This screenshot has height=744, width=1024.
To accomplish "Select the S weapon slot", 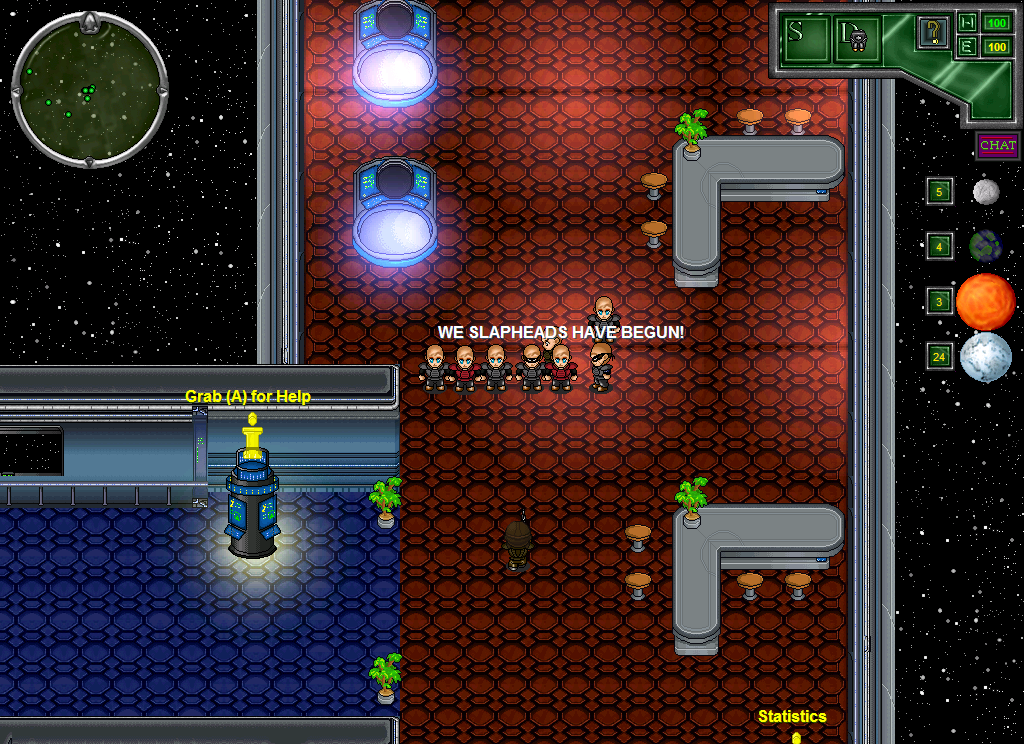I will tap(807, 37).
